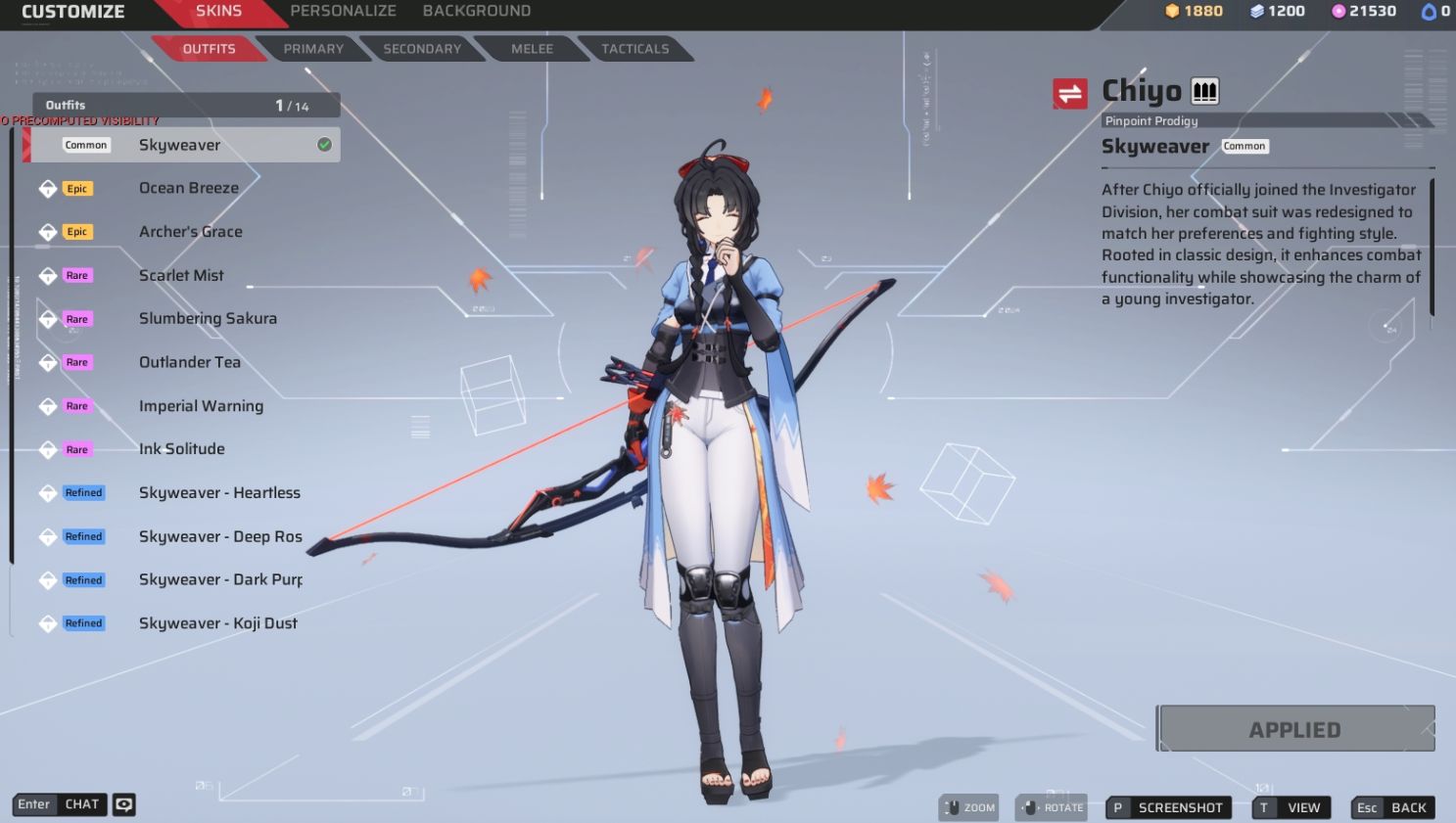Viewport: 1456px width, 823px height.
Task: Click the pink orb currency icon
Action: pos(1336,13)
